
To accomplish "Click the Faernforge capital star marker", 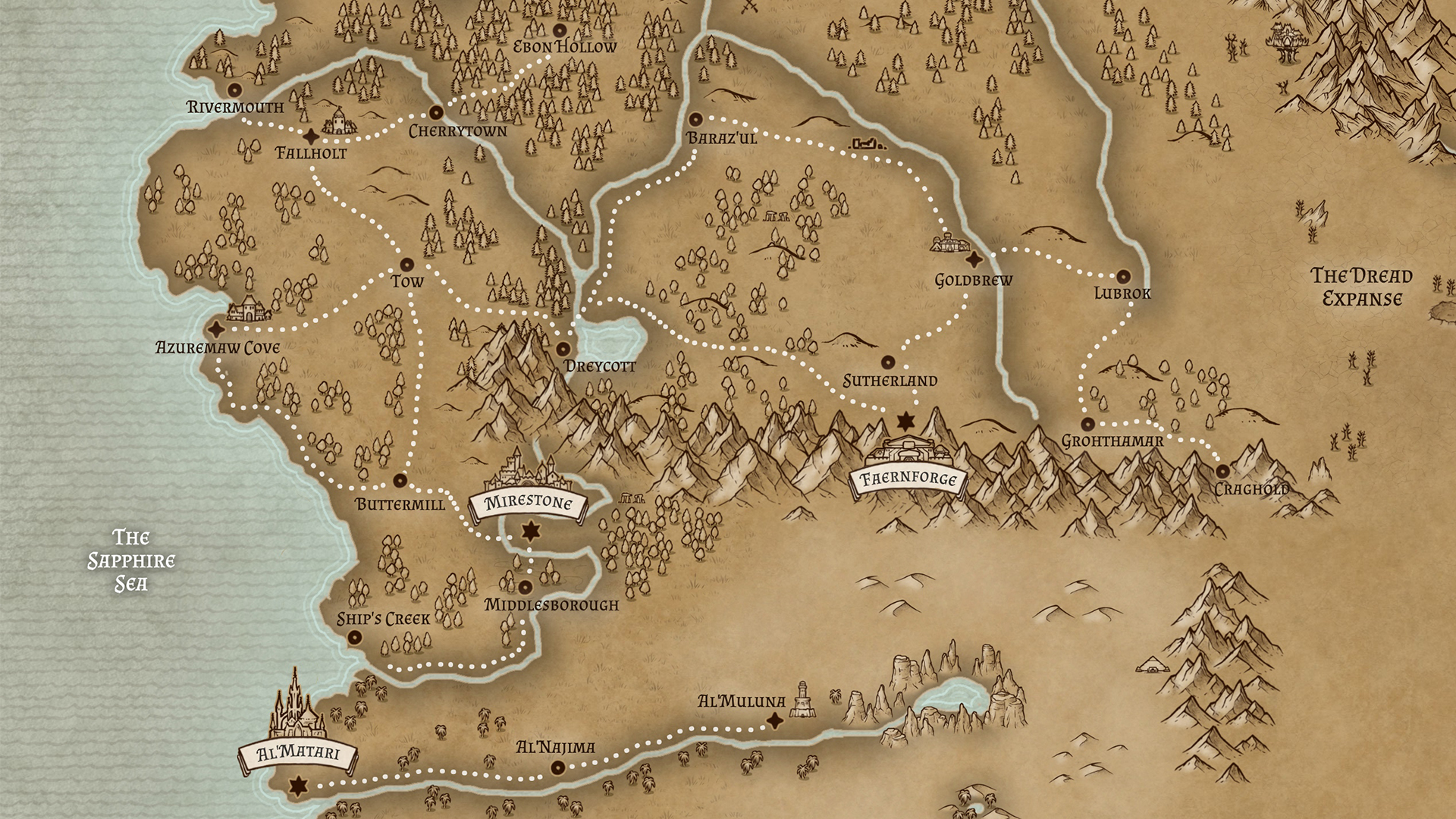I will 905,420.
